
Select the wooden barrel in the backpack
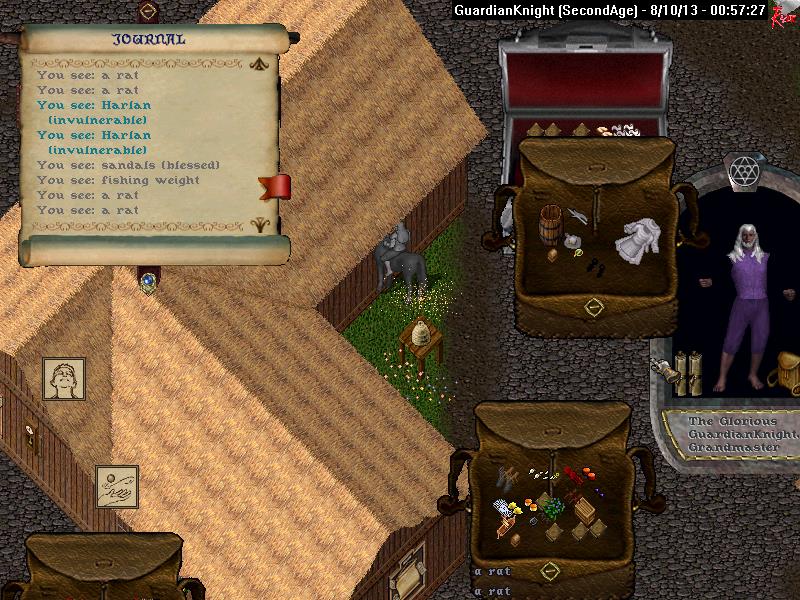[x=550, y=224]
